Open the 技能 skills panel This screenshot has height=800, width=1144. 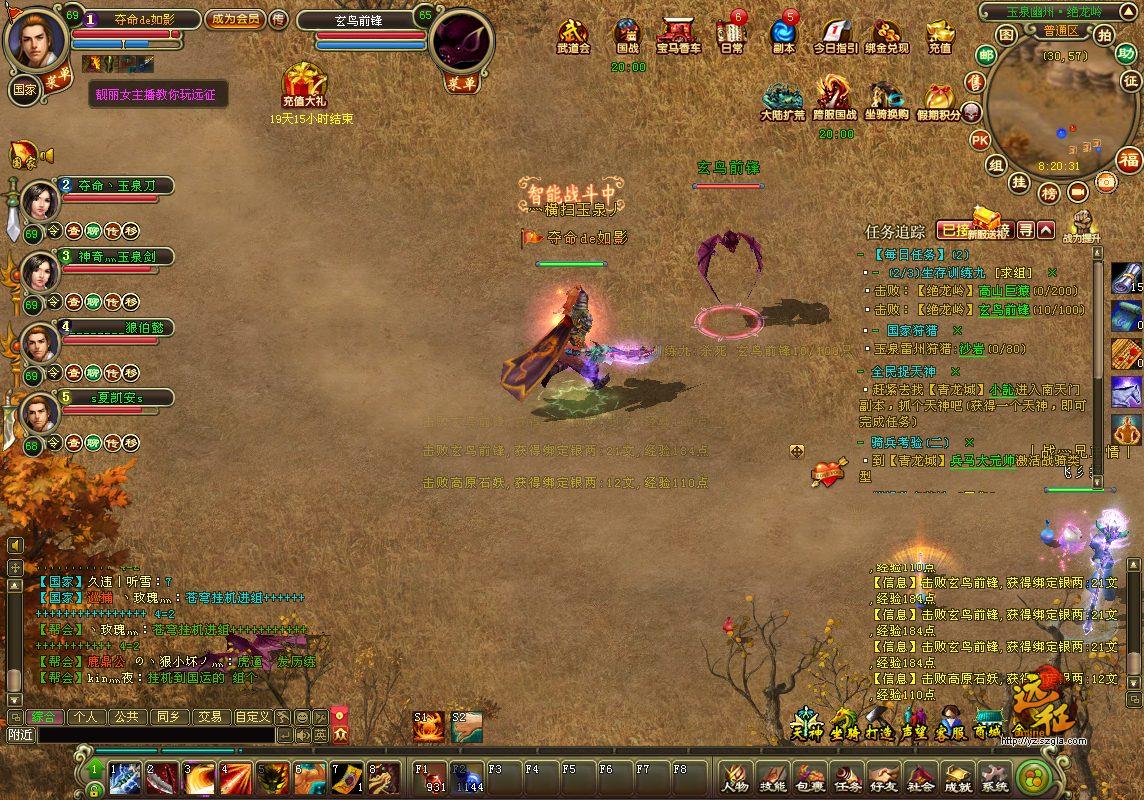click(x=772, y=777)
